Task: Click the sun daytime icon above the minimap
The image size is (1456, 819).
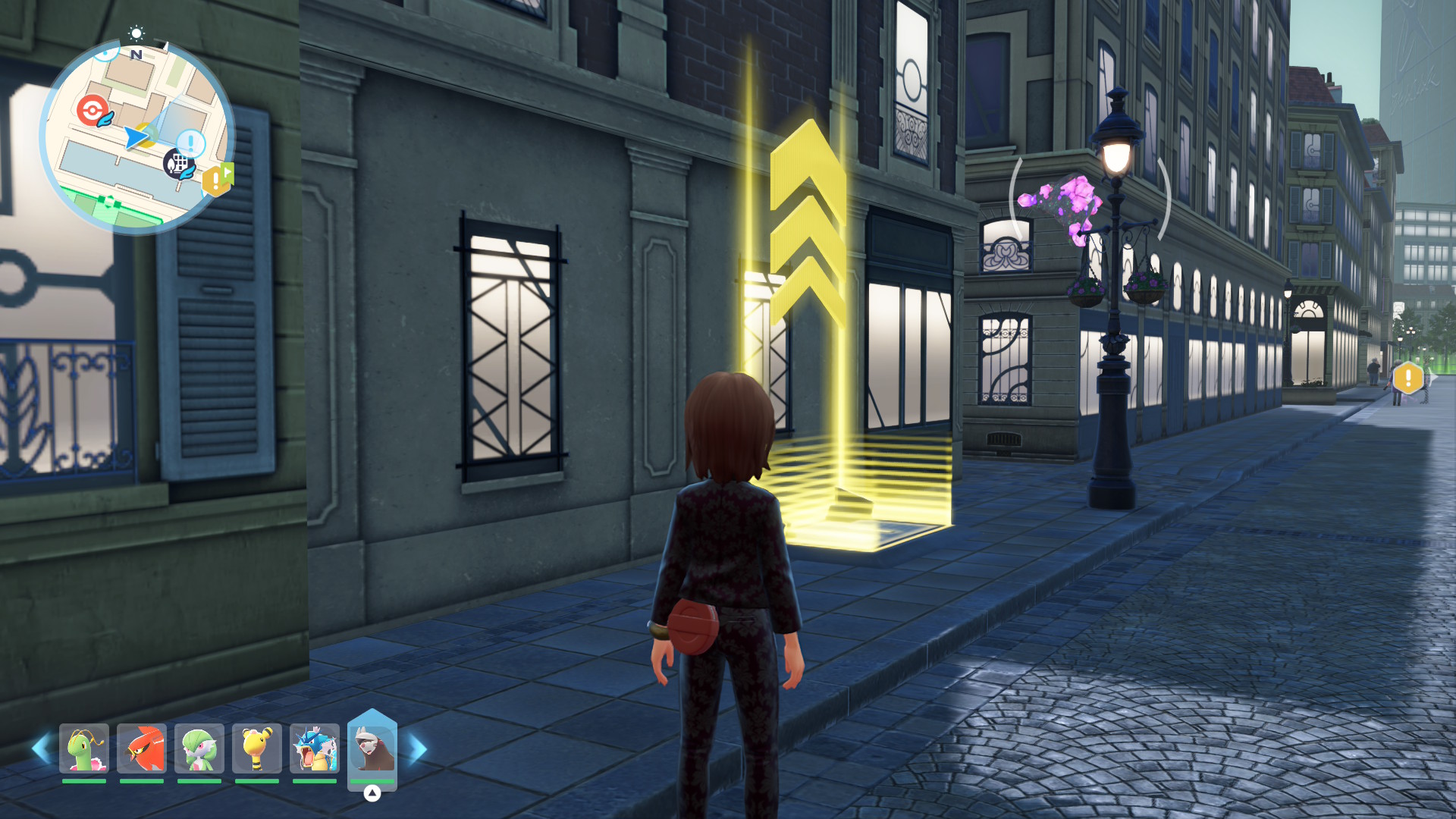Action: click(136, 33)
